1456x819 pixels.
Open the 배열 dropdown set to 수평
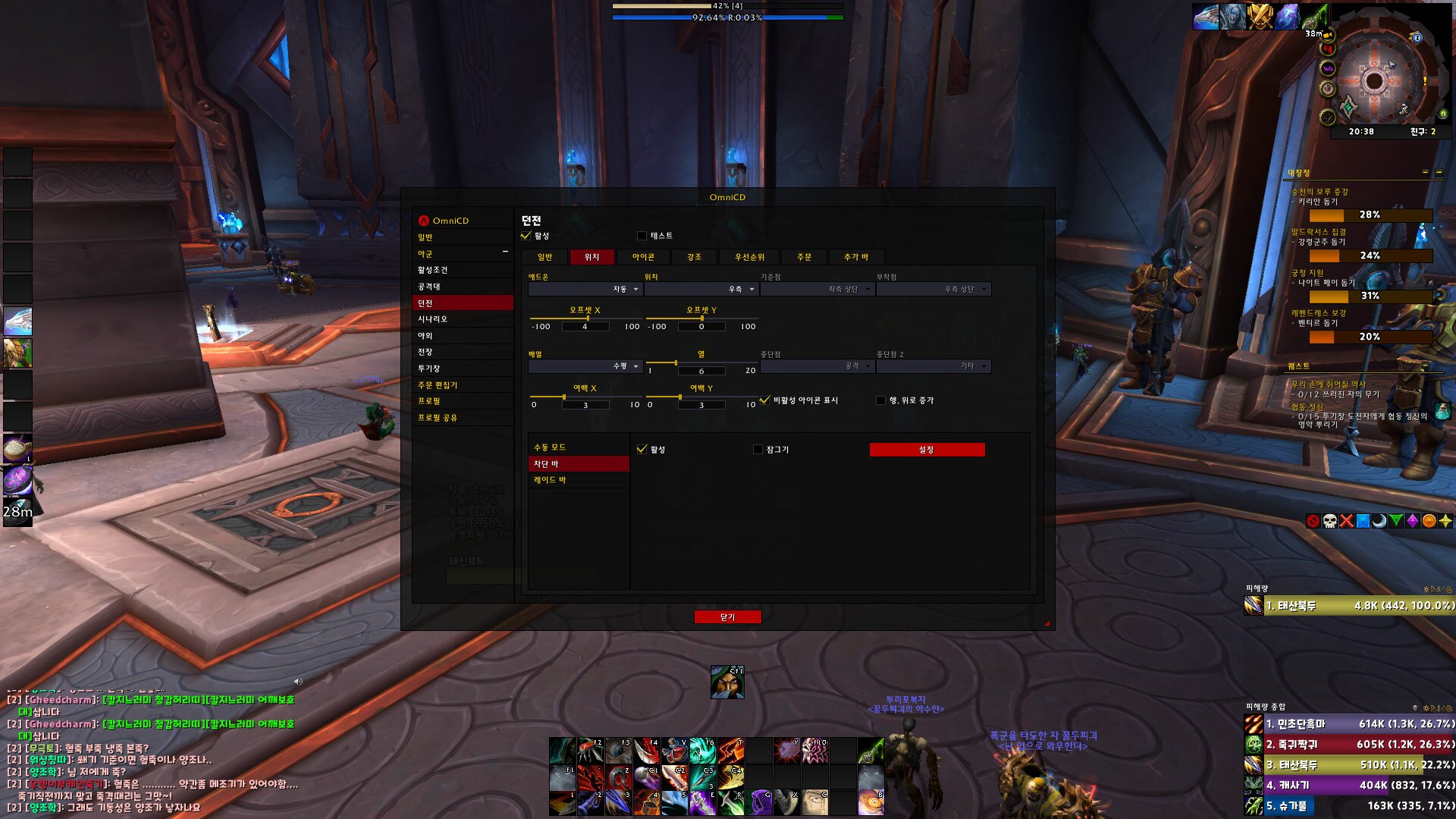point(585,366)
